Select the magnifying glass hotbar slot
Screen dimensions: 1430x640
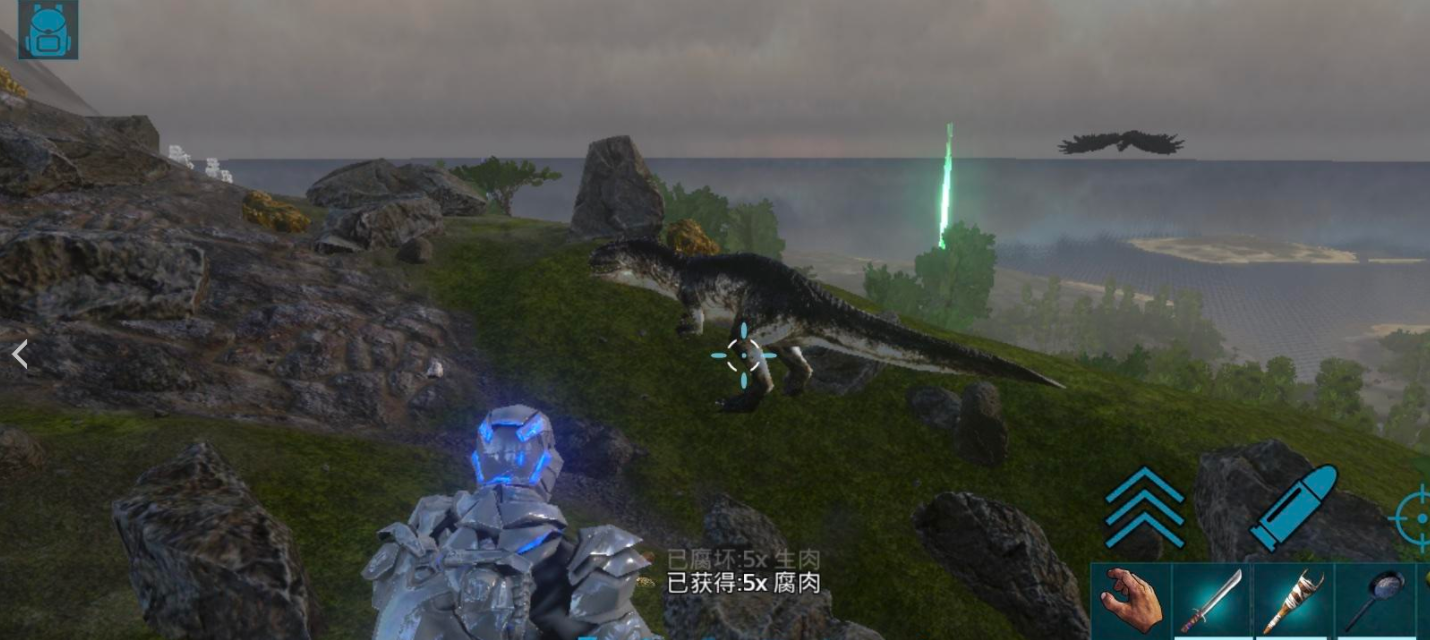(1375, 601)
